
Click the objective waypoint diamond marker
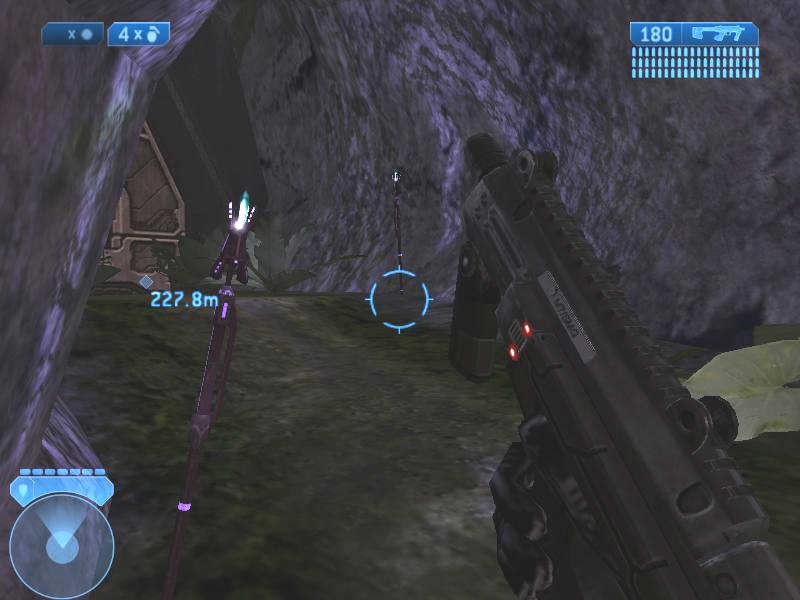(x=146, y=282)
